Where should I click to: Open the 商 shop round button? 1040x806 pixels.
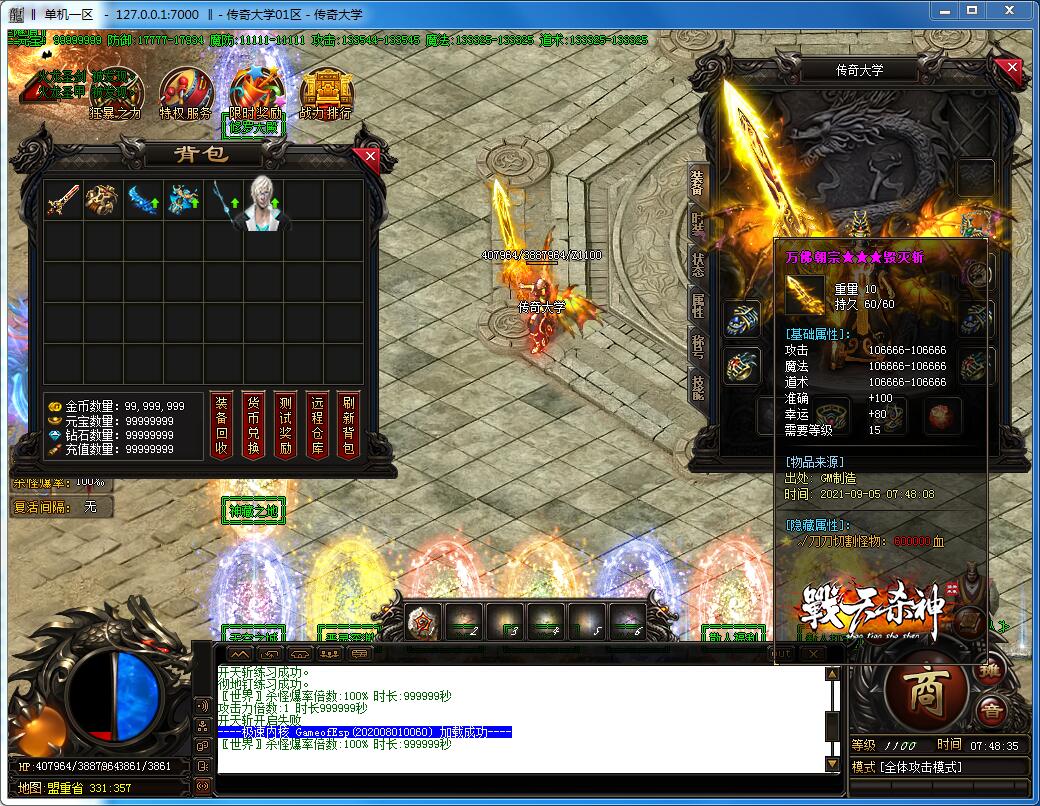point(926,692)
